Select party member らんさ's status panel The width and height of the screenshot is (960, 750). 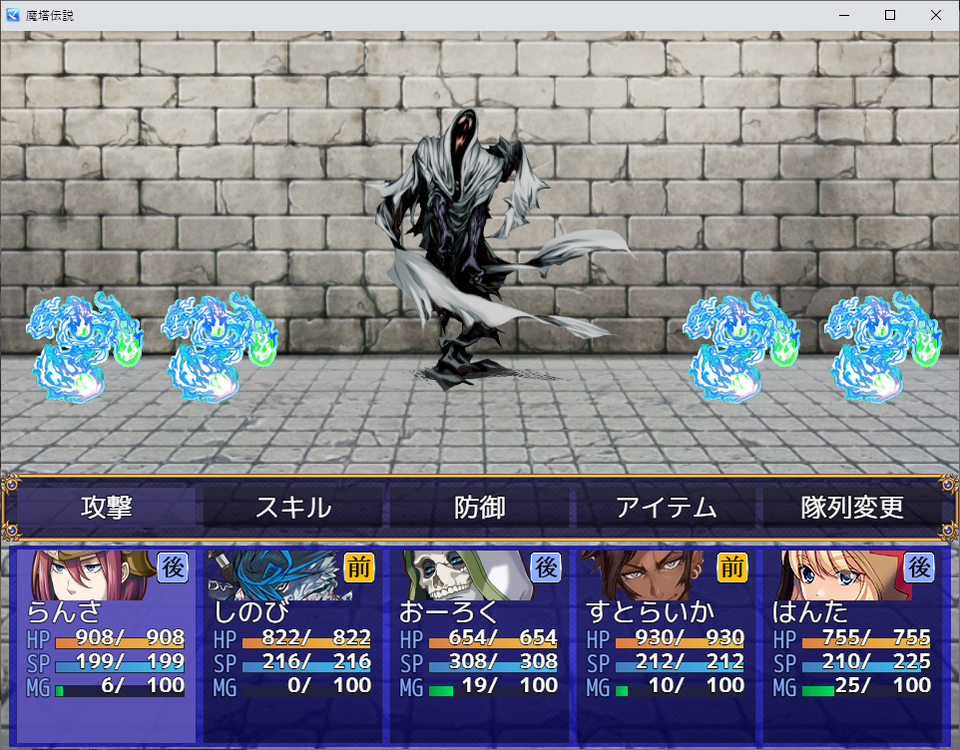pos(106,645)
